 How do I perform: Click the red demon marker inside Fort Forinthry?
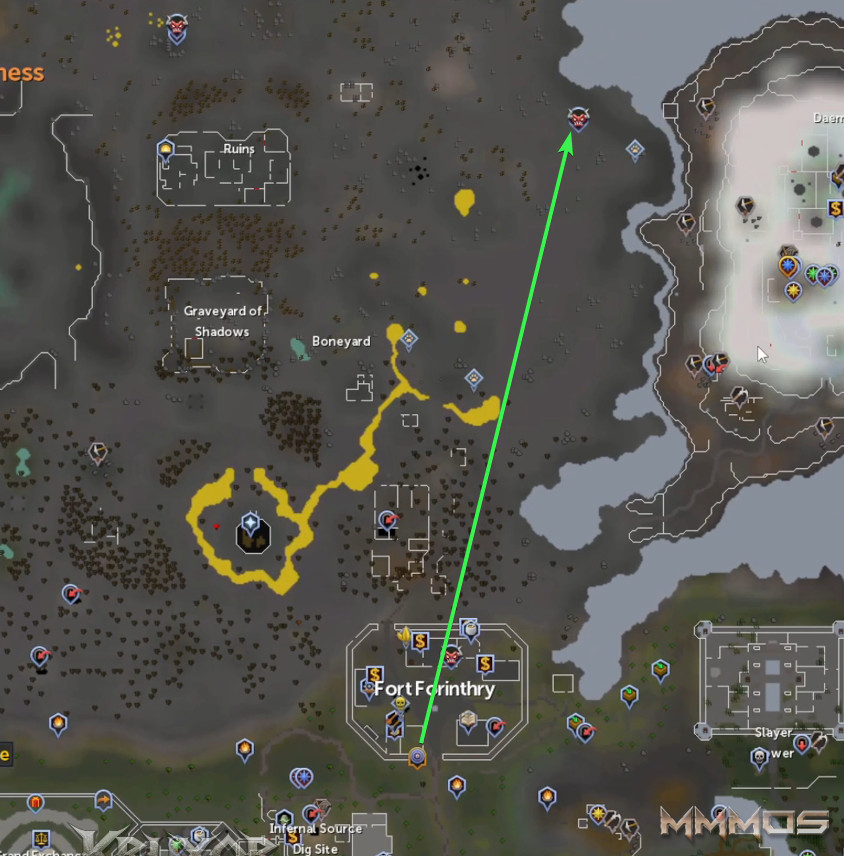coord(451,656)
